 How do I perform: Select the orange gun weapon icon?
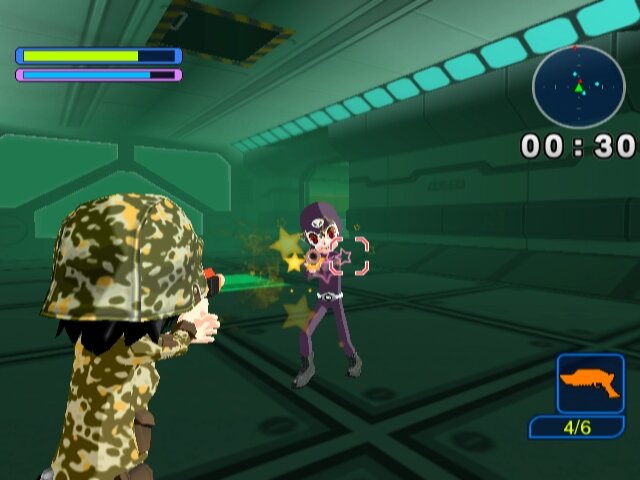(x=590, y=383)
